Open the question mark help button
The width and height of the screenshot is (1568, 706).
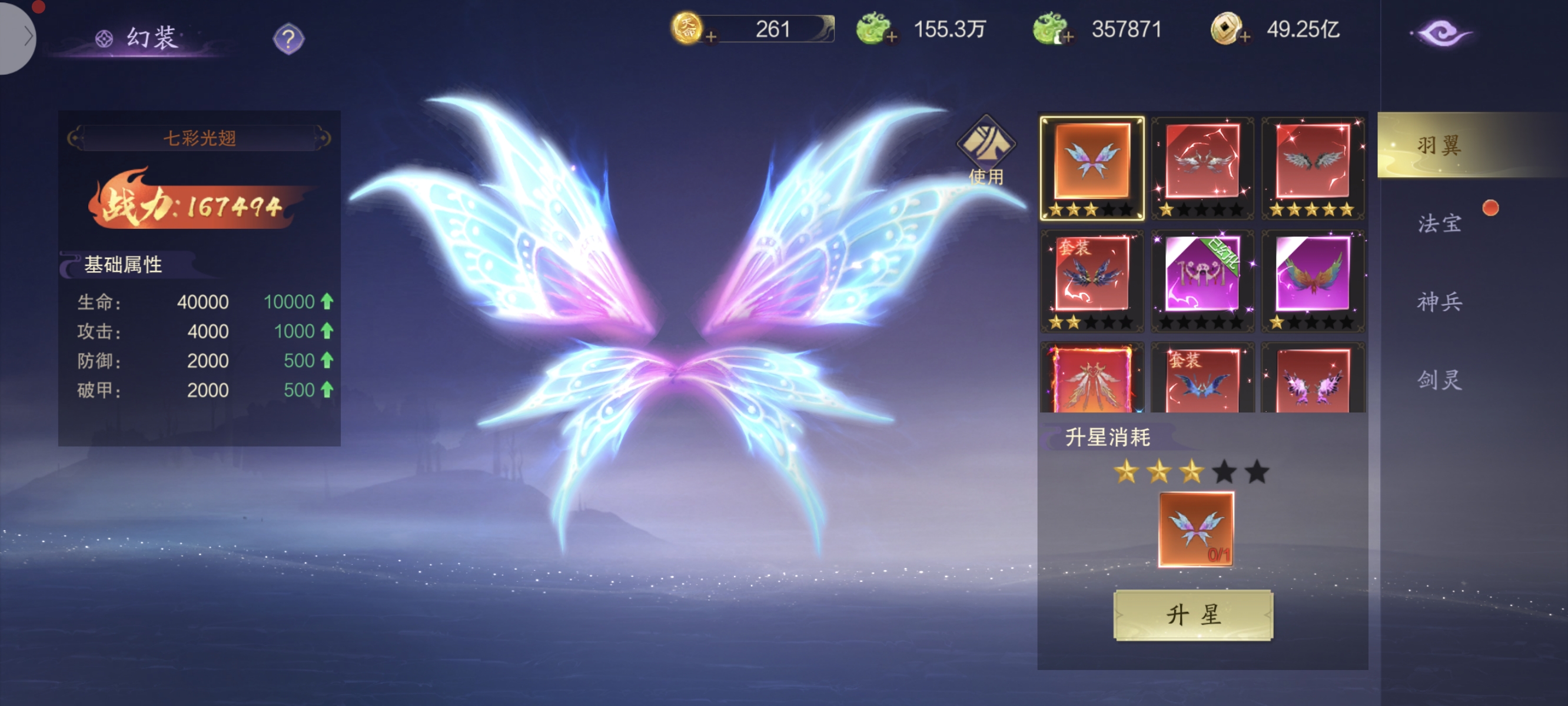(x=288, y=39)
